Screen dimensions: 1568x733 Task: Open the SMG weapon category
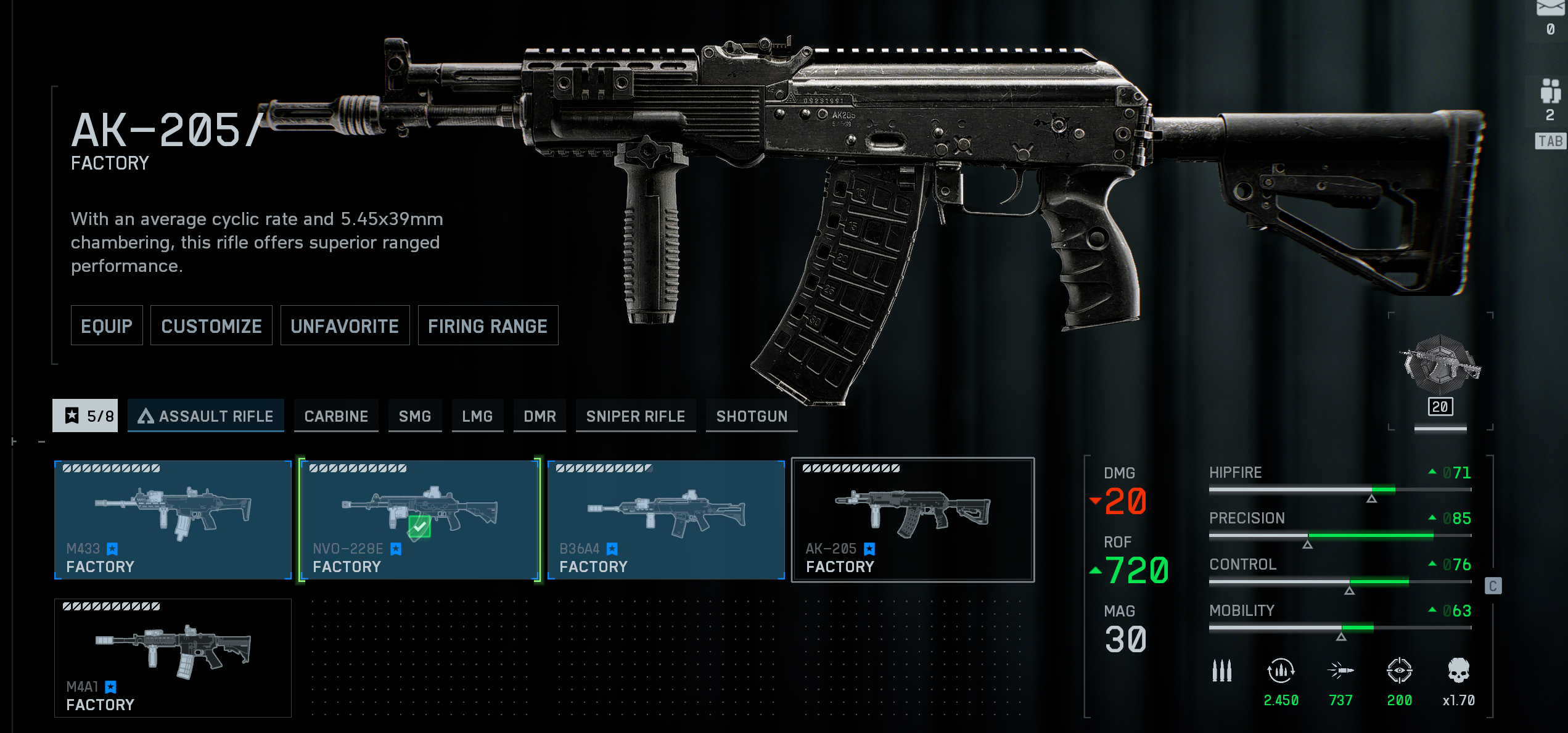click(415, 416)
